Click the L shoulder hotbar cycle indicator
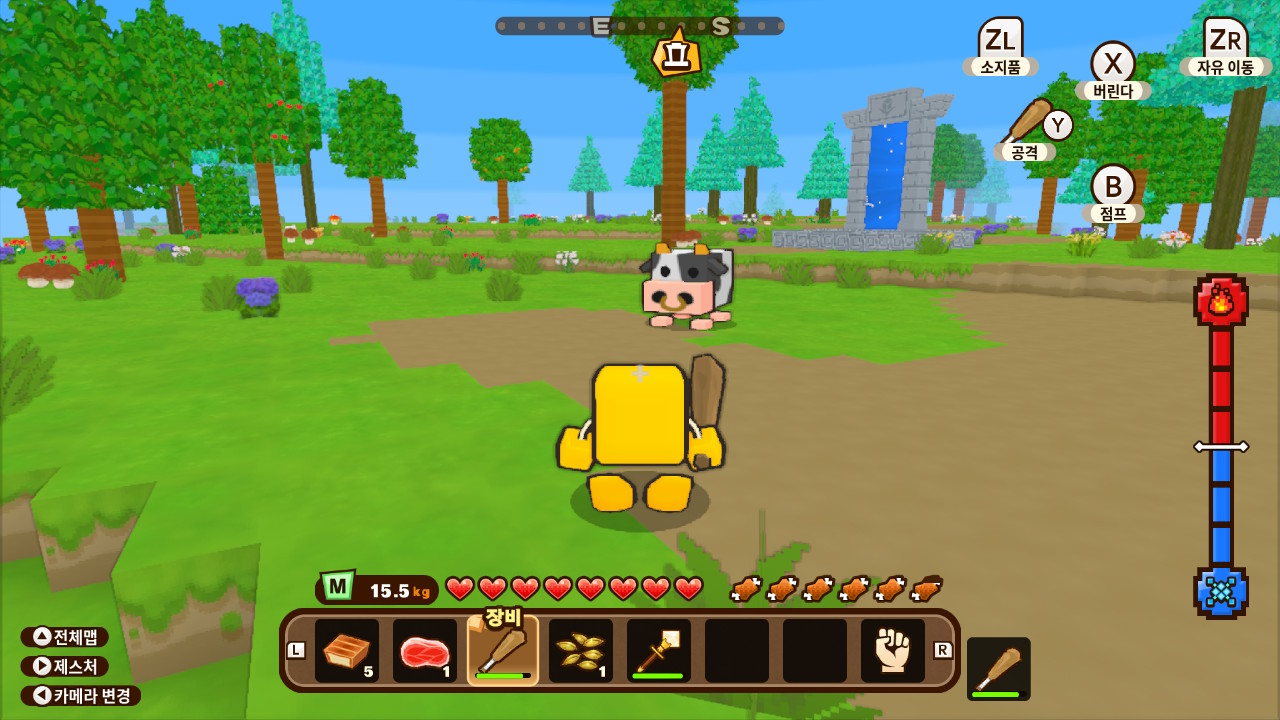 click(297, 652)
